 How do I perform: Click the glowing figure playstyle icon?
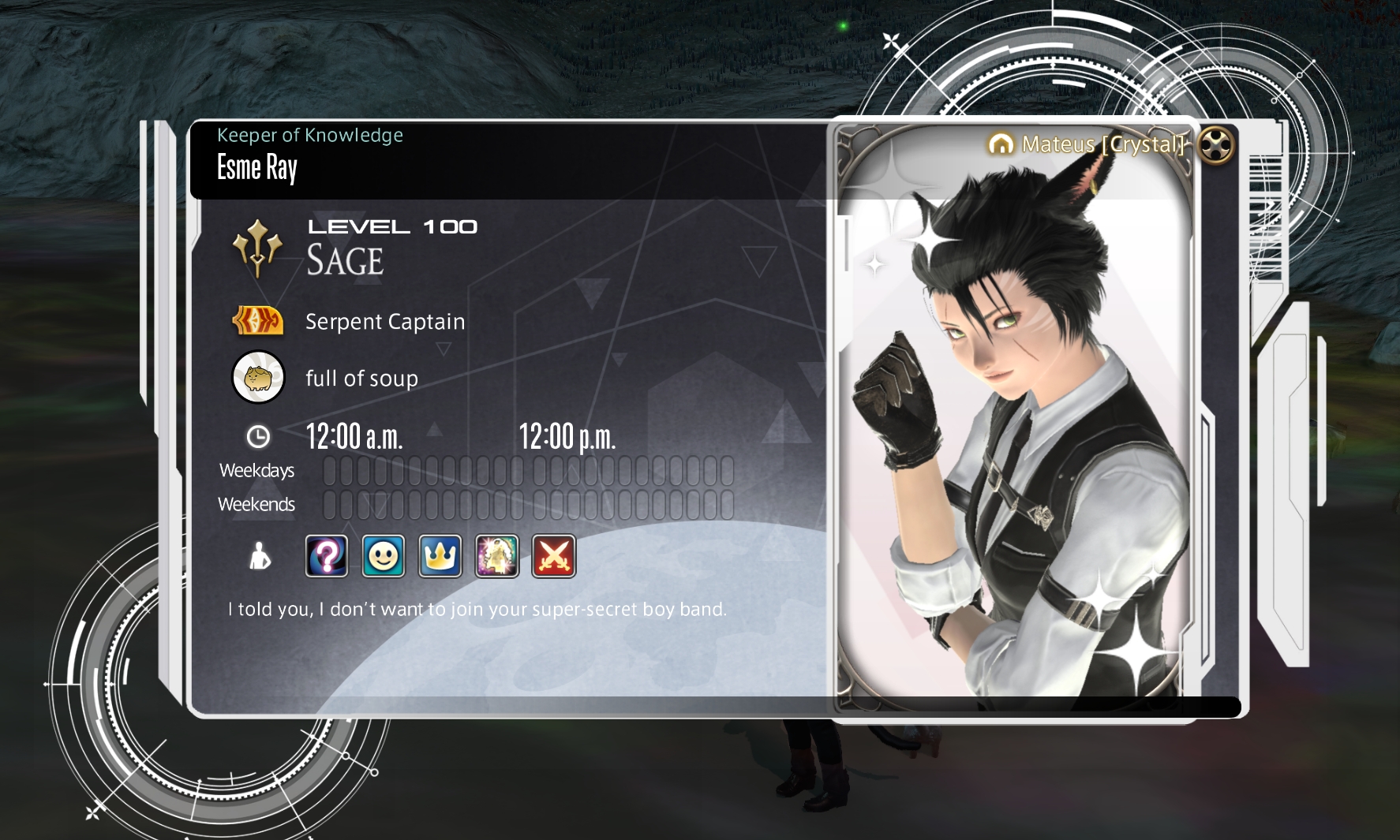pyautogui.click(x=497, y=556)
